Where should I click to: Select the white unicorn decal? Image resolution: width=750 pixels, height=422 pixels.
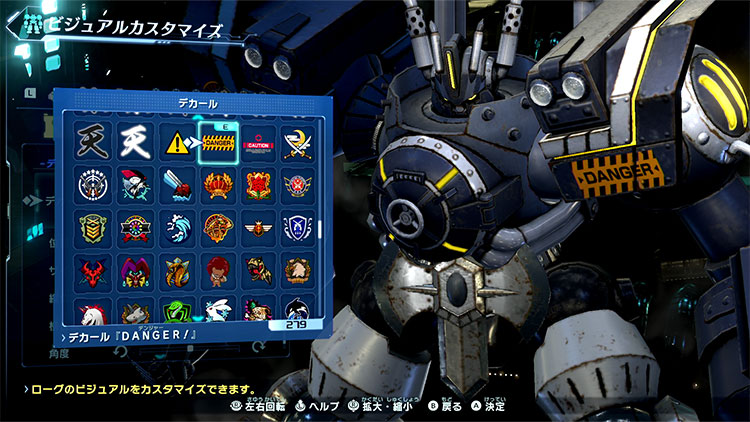[x=90, y=309]
